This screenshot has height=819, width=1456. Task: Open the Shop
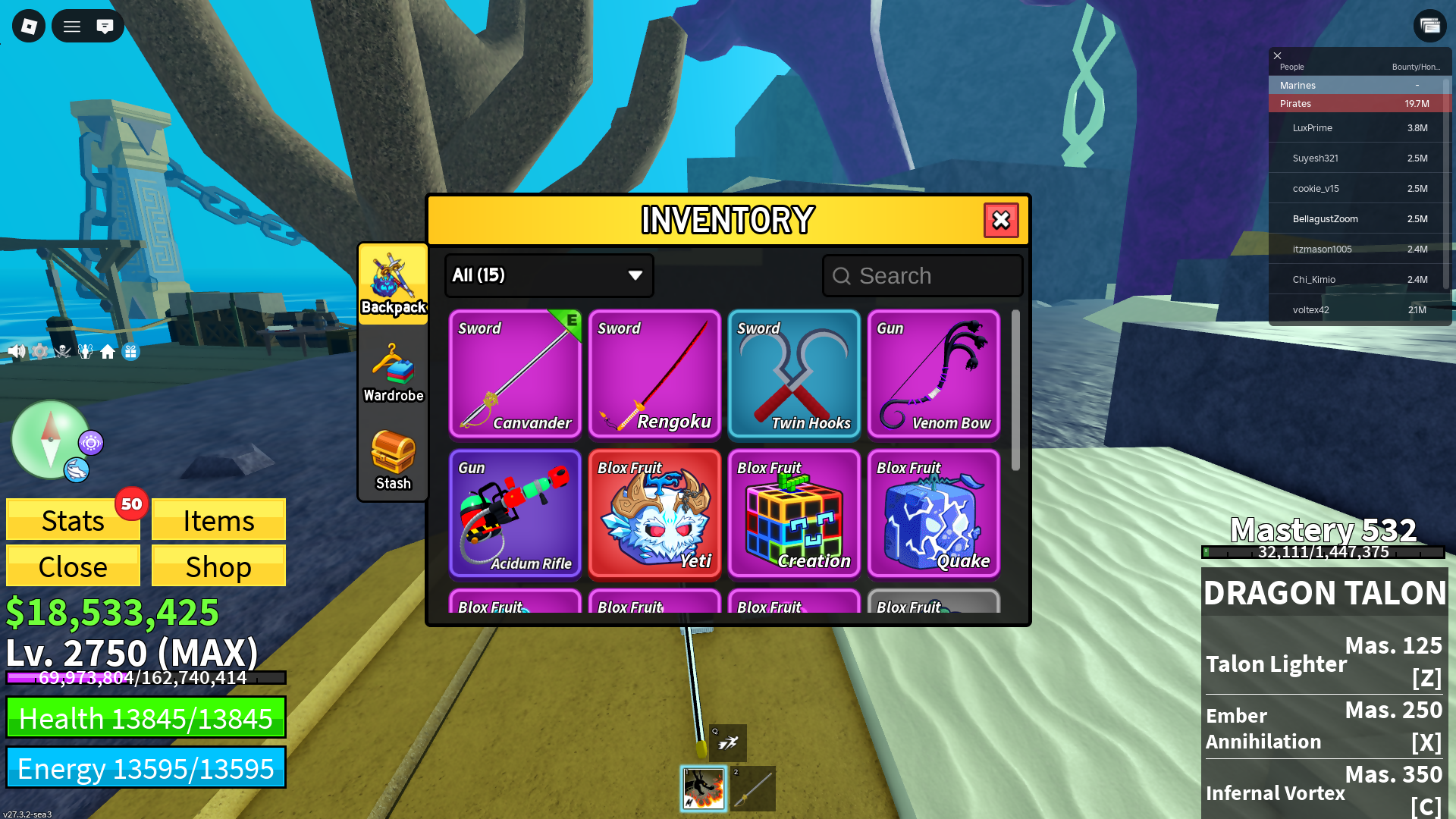218,566
